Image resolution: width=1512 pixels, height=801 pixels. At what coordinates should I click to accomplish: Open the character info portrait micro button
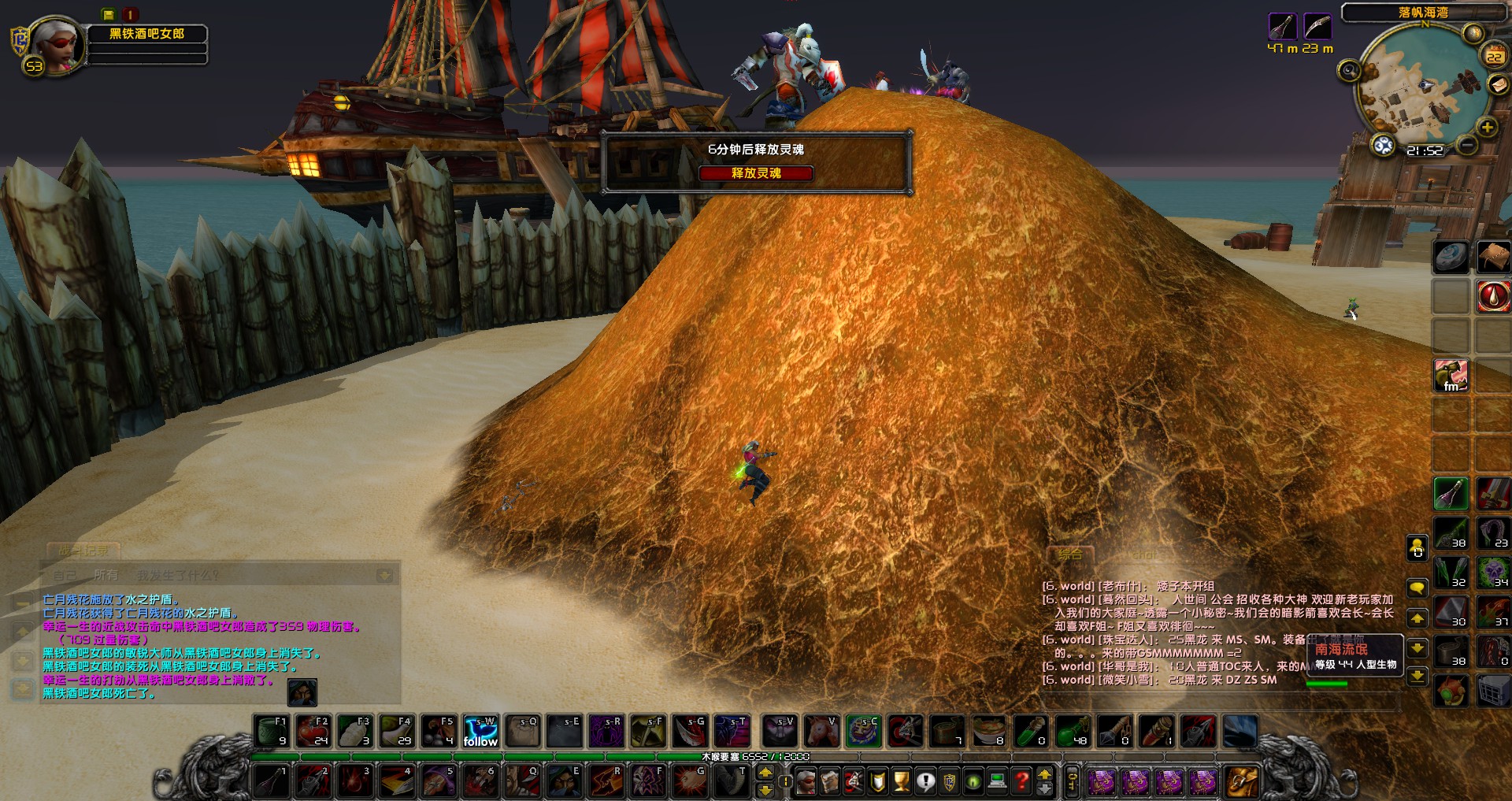(806, 781)
